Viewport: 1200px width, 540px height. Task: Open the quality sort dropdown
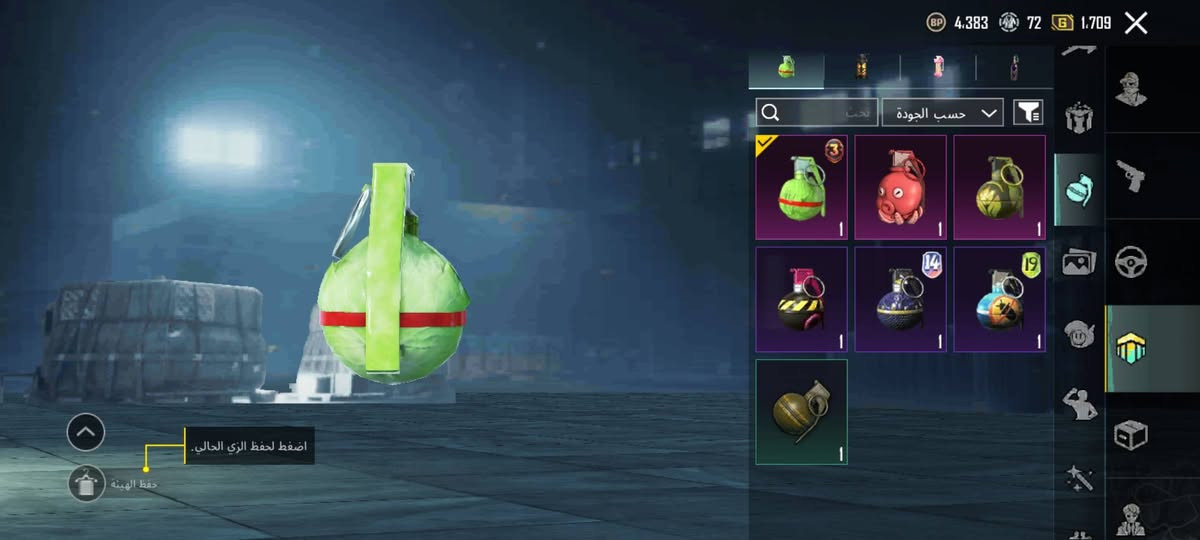pyautogui.click(x=942, y=113)
